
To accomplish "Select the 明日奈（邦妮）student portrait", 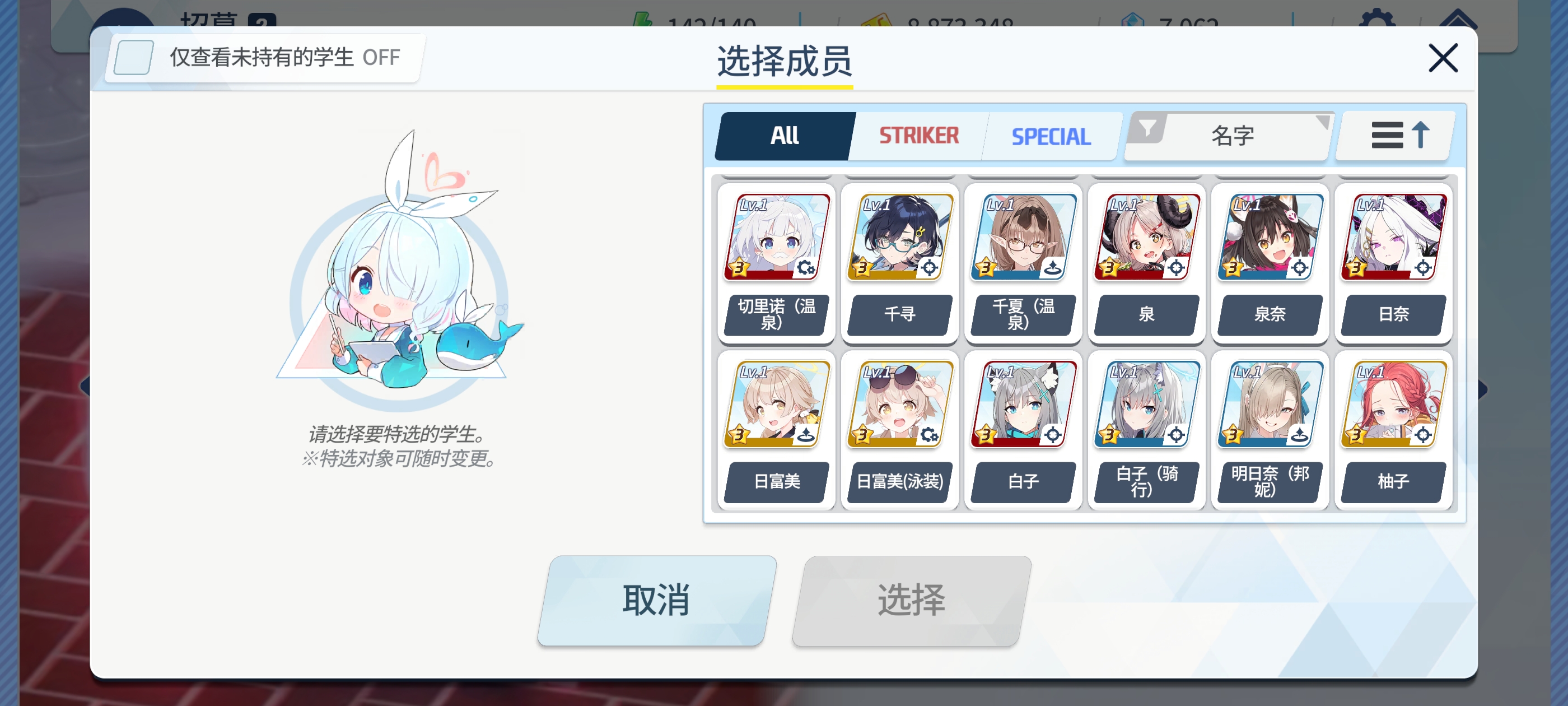I will [x=1270, y=405].
